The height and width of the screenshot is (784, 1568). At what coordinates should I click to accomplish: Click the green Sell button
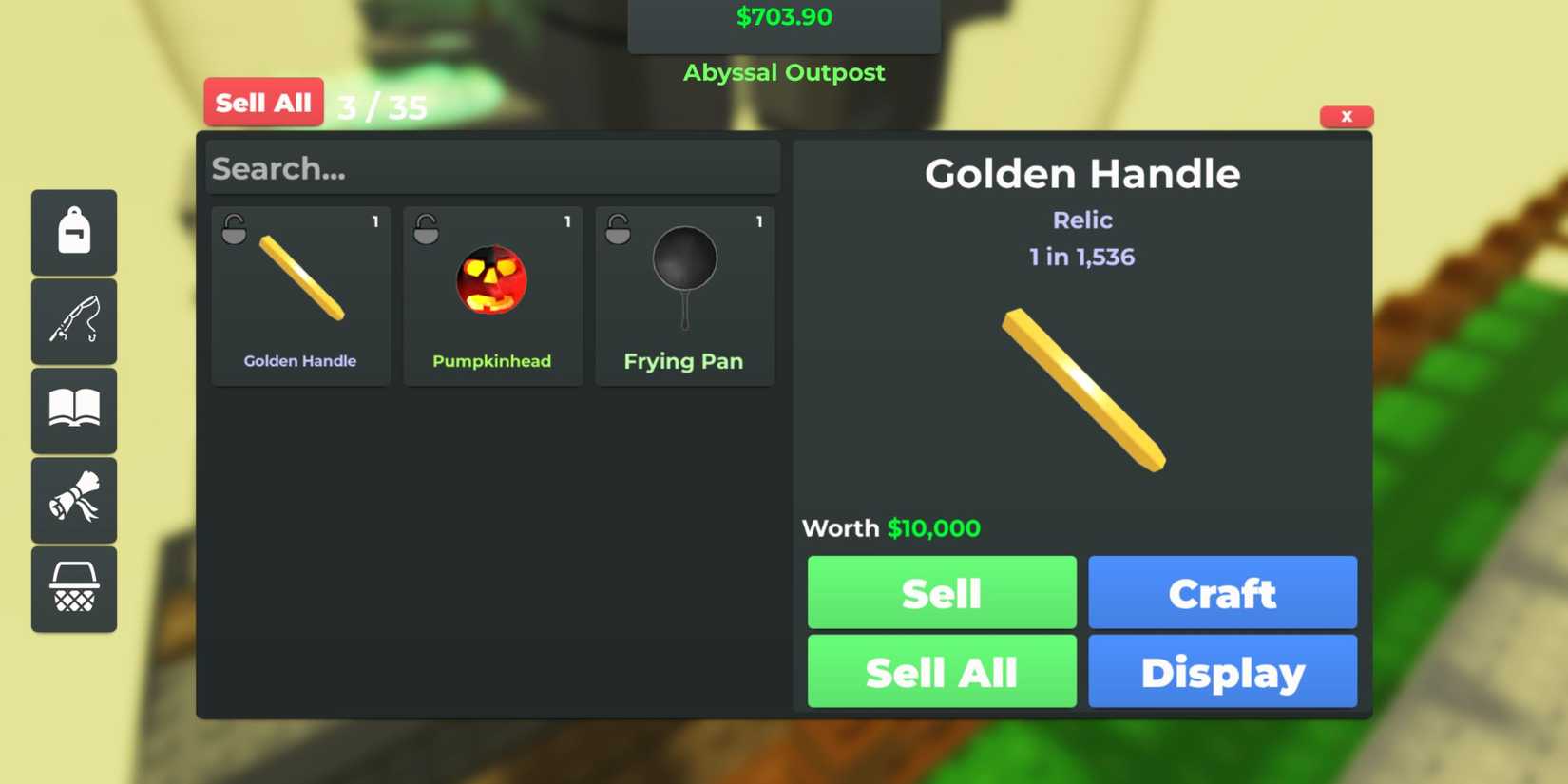click(941, 592)
